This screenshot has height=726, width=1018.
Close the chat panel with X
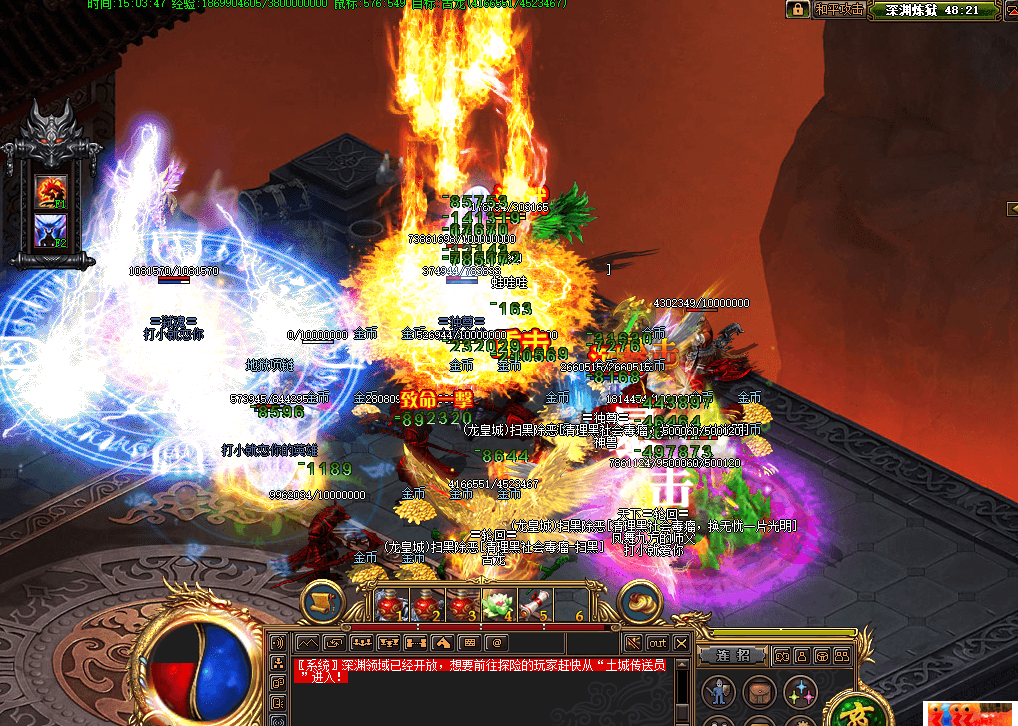click(682, 643)
